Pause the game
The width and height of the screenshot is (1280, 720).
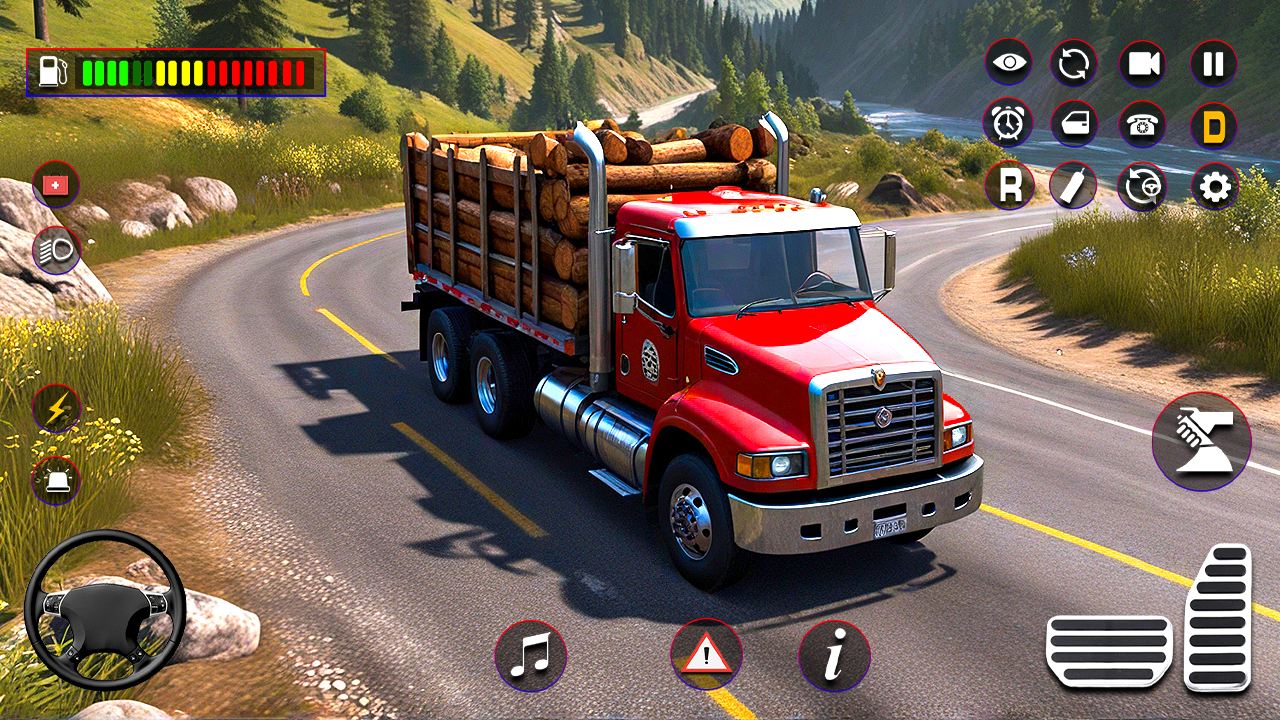pos(1213,64)
